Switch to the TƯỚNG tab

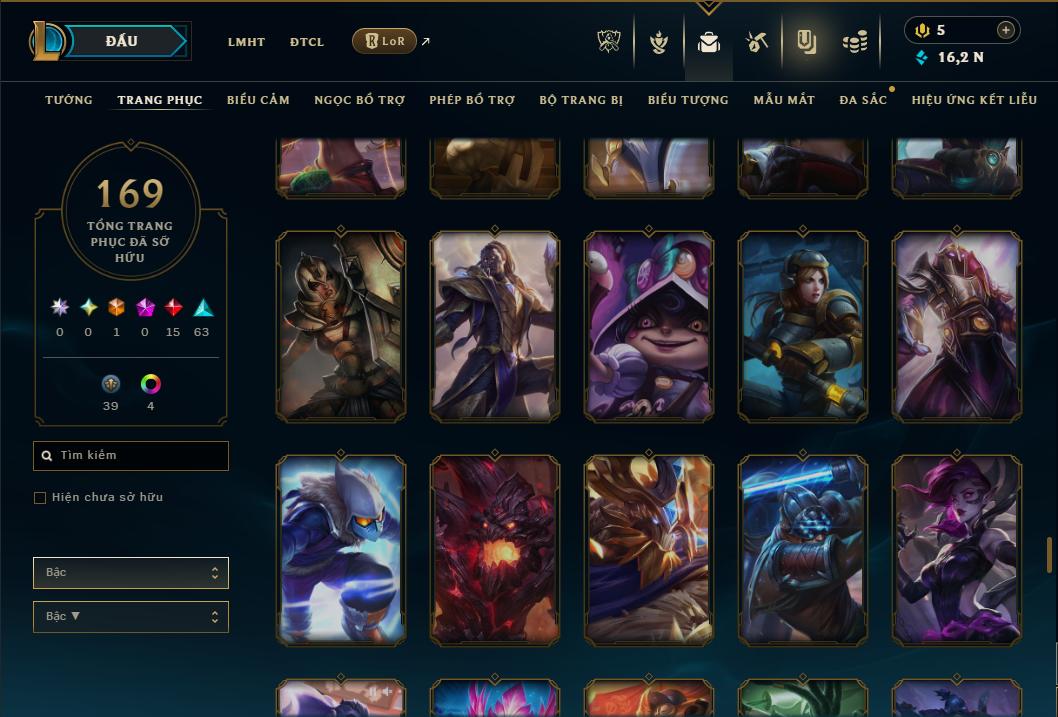point(69,100)
